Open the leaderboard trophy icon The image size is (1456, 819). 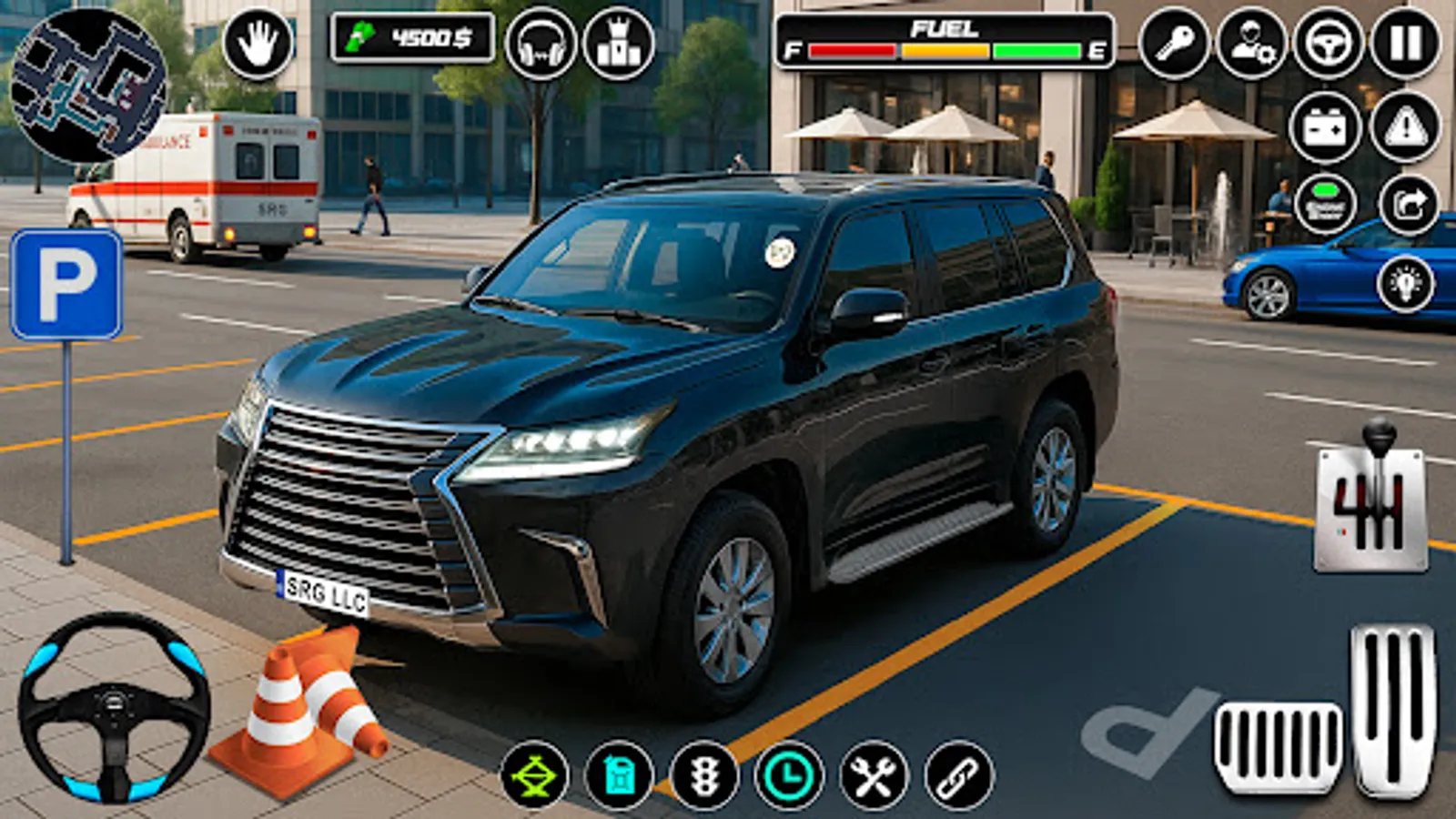[x=617, y=42]
